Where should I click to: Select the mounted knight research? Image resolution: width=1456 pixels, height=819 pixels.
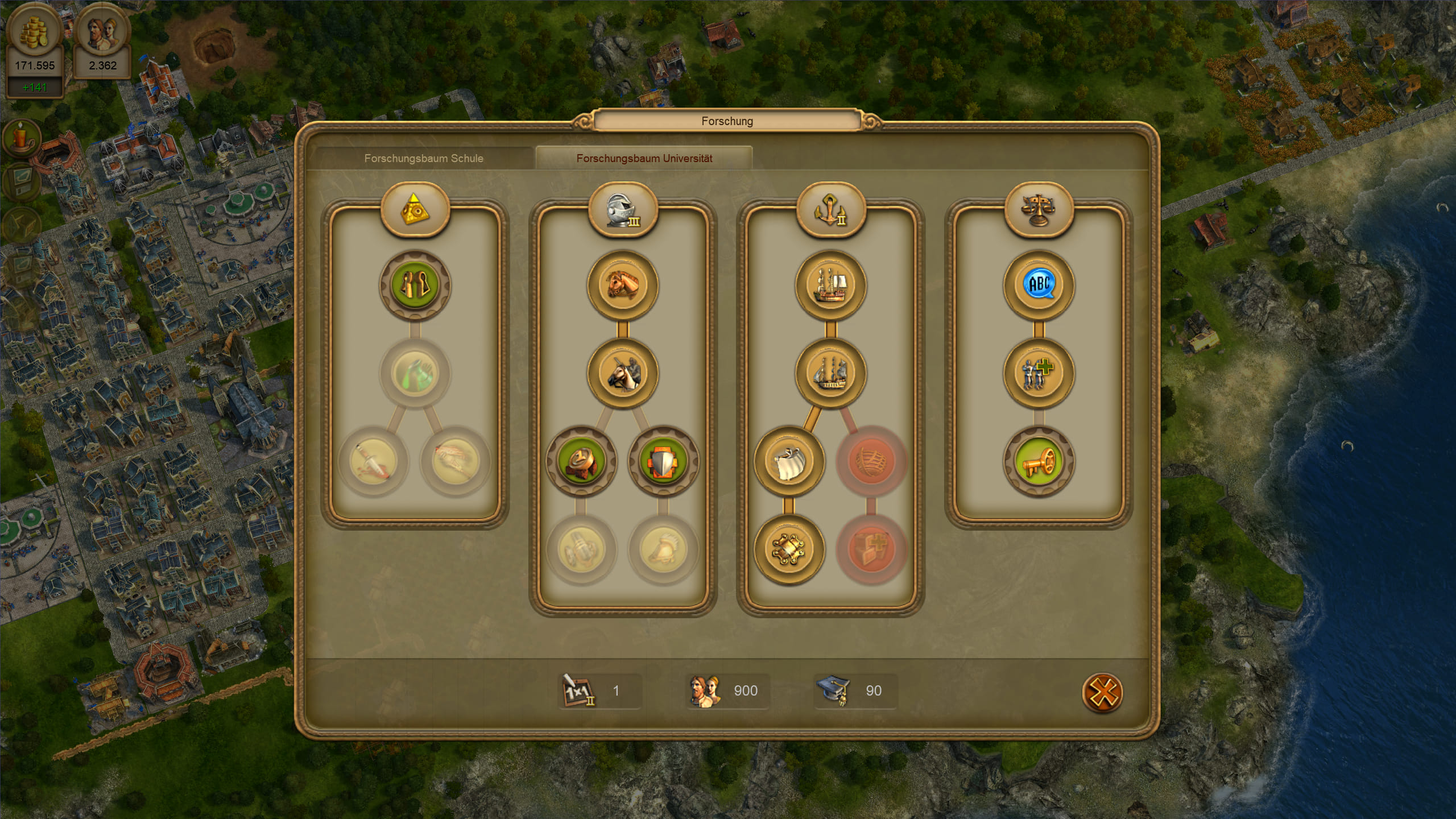[x=623, y=374]
